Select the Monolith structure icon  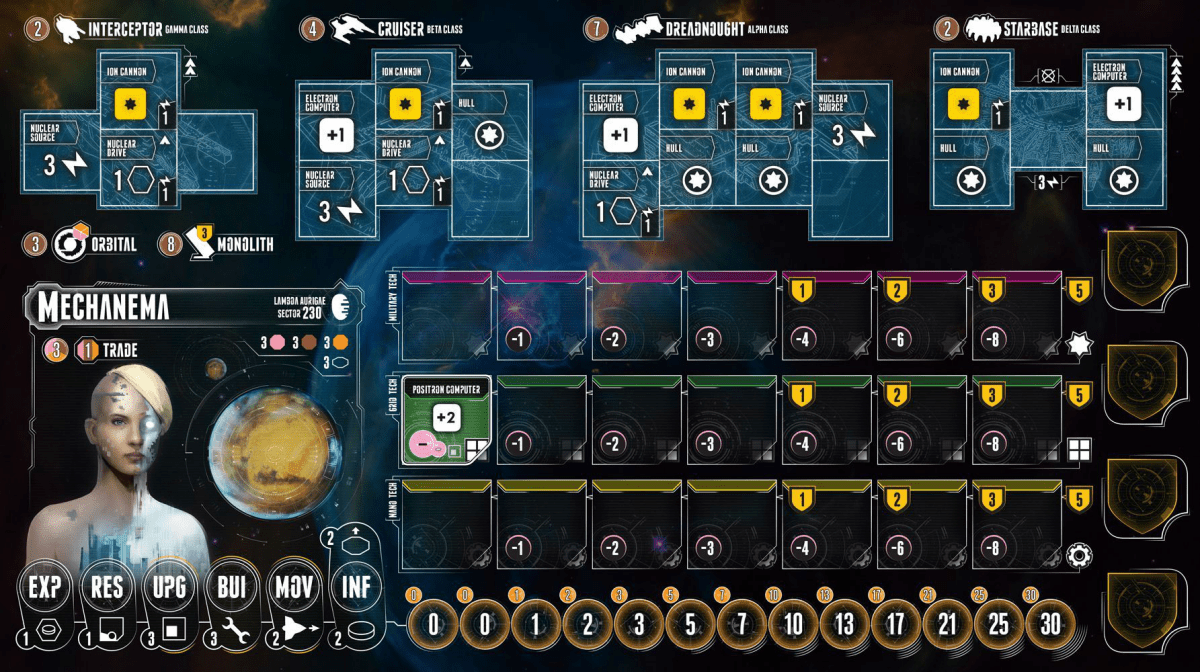pyautogui.click(x=220, y=244)
